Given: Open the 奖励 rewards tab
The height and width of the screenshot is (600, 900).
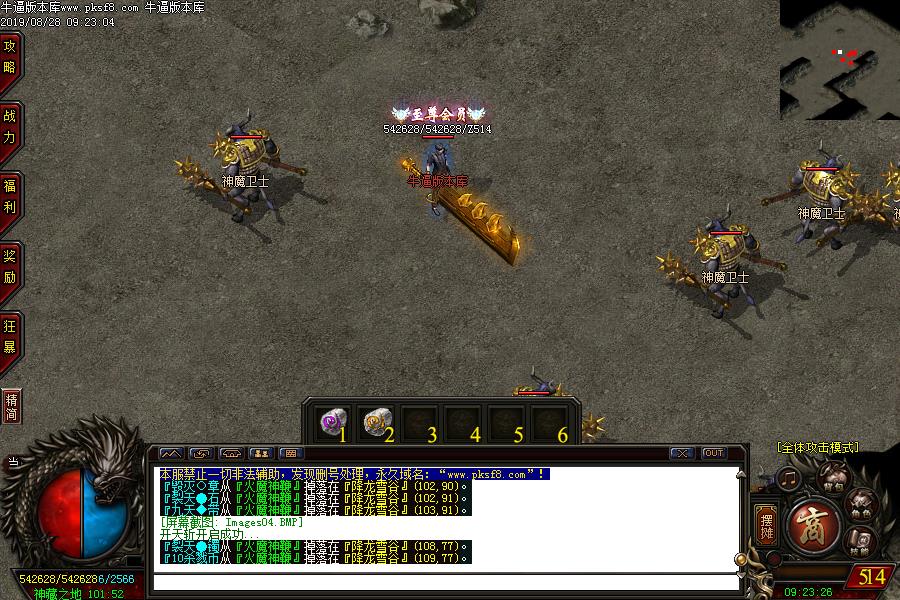Looking at the screenshot, I should [10, 266].
